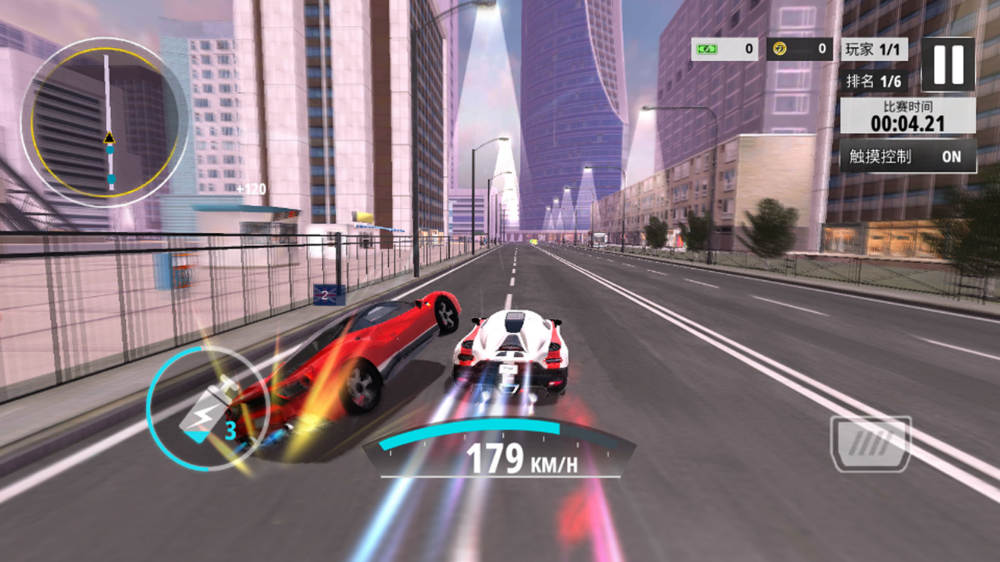Pause the race
Image resolution: width=1000 pixels, height=562 pixels.
947,64
